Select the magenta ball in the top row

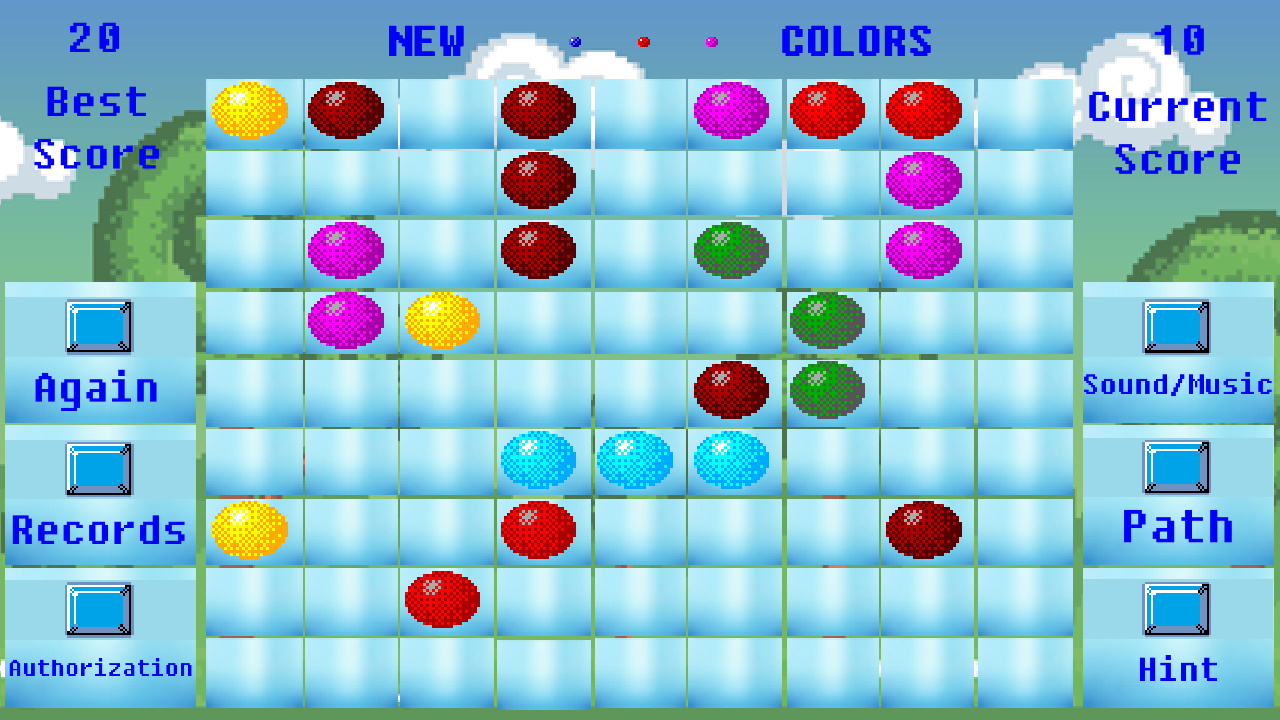pyautogui.click(x=733, y=110)
